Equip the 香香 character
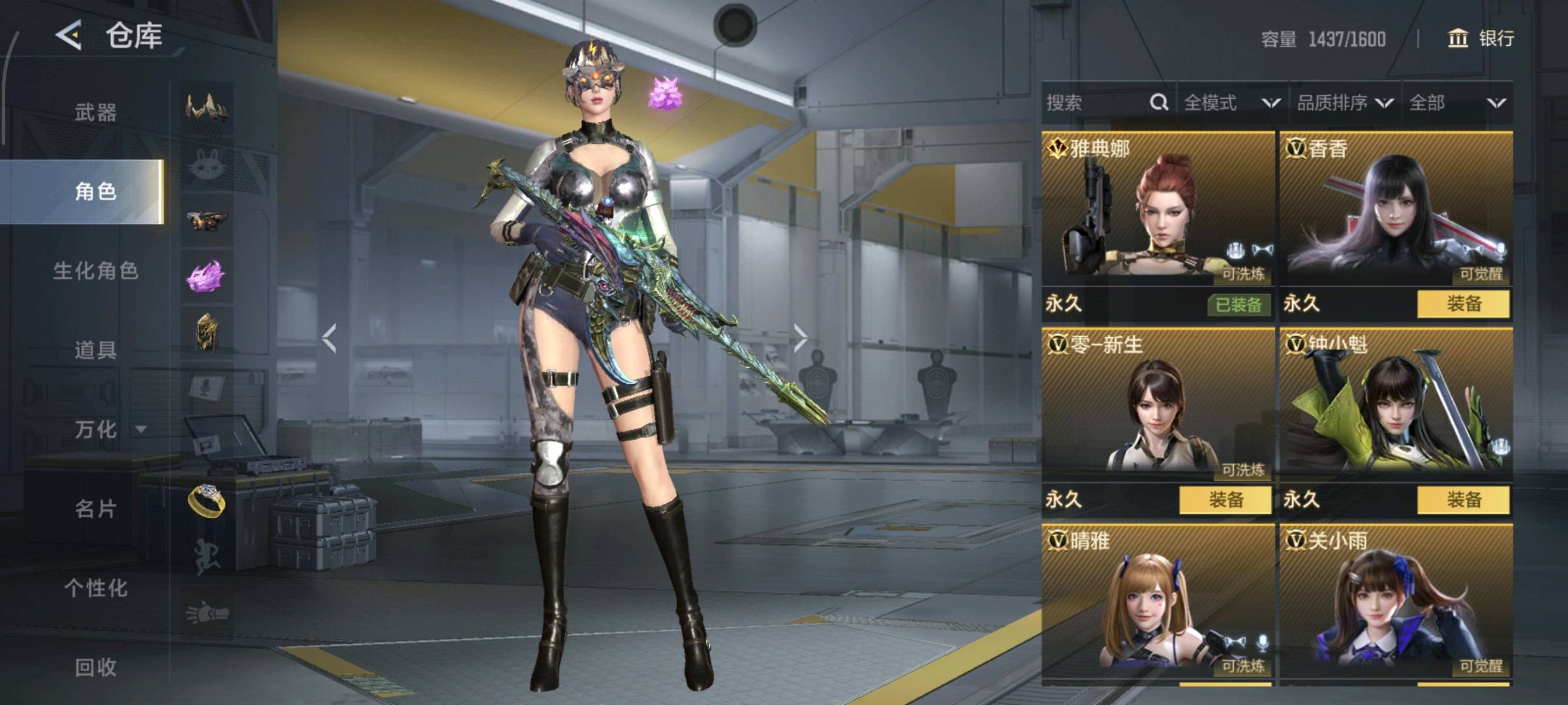The width and height of the screenshot is (1568, 705). tap(1463, 304)
